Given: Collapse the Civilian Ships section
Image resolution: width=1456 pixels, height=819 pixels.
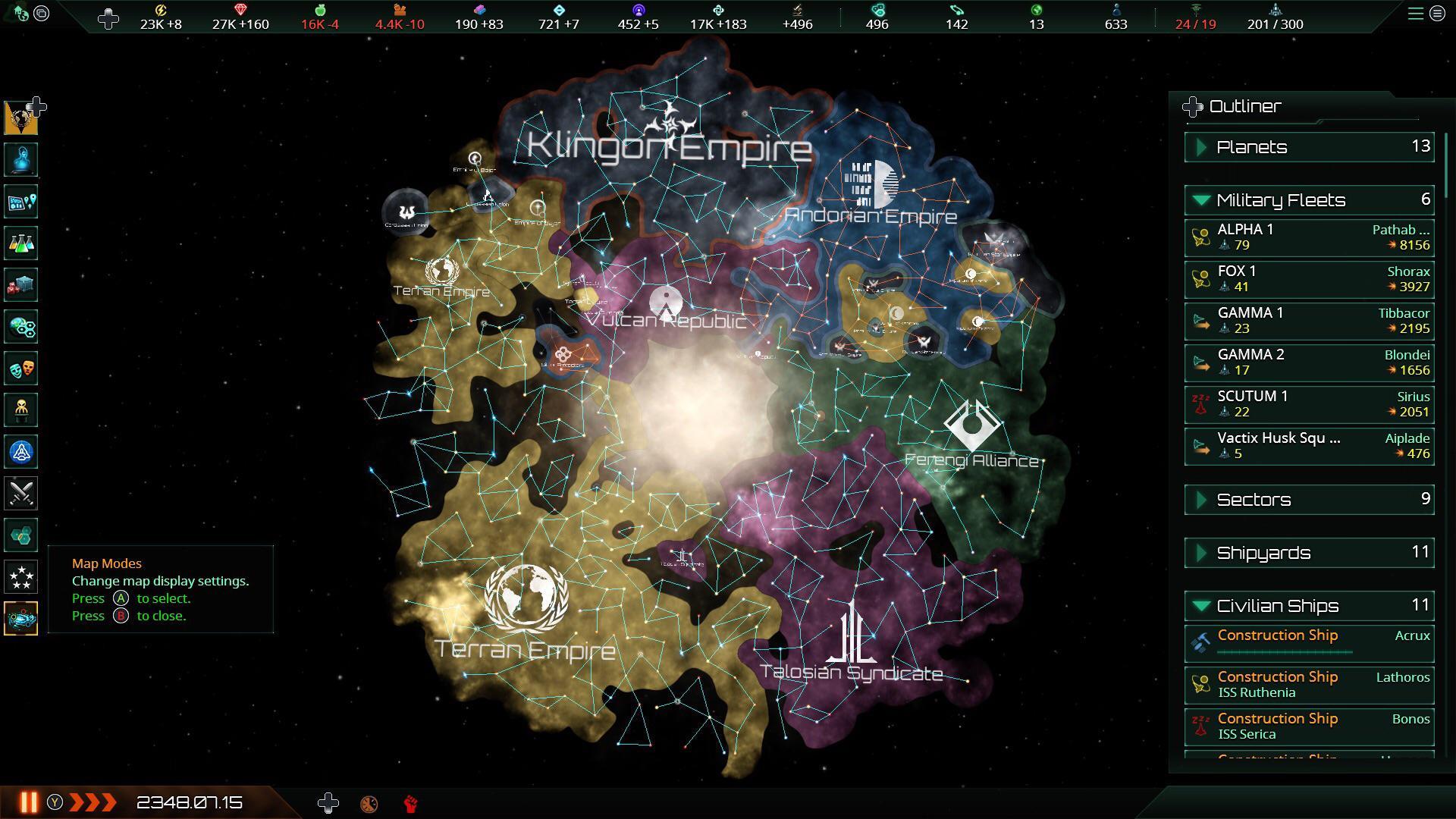Looking at the screenshot, I should (x=1201, y=605).
